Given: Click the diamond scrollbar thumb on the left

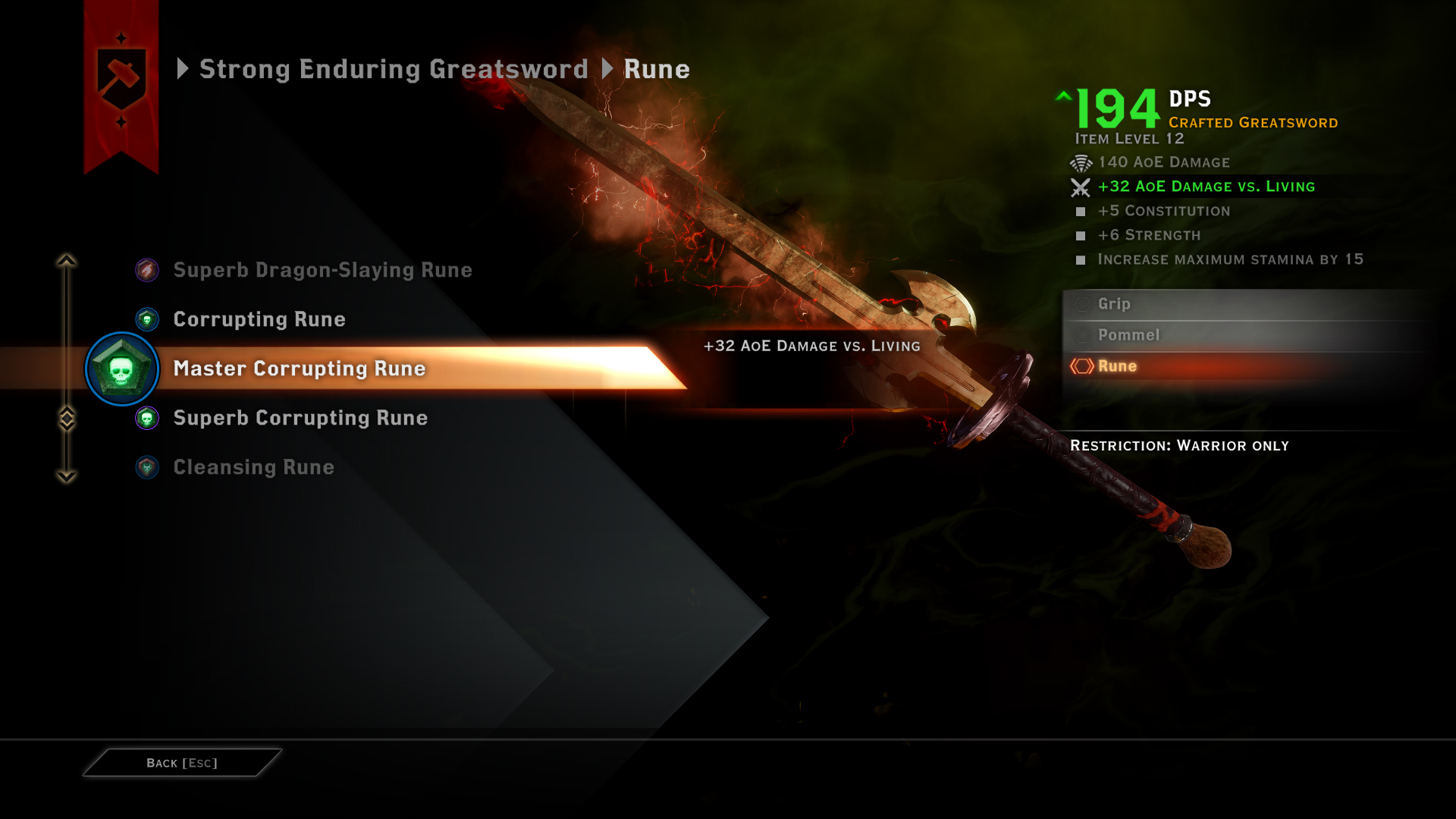Looking at the screenshot, I should [67, 416].
